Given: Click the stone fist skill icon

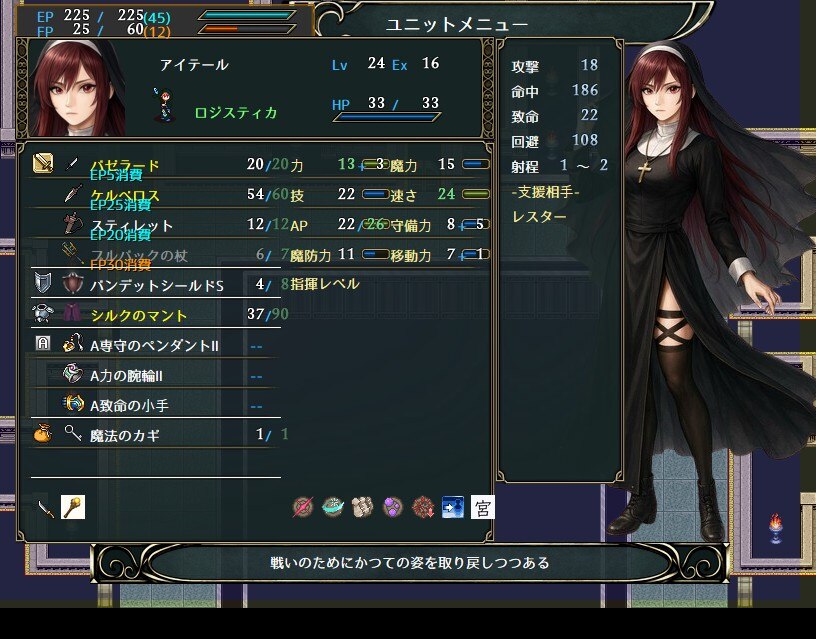Looking at the screenshot, I should point(363,507).
